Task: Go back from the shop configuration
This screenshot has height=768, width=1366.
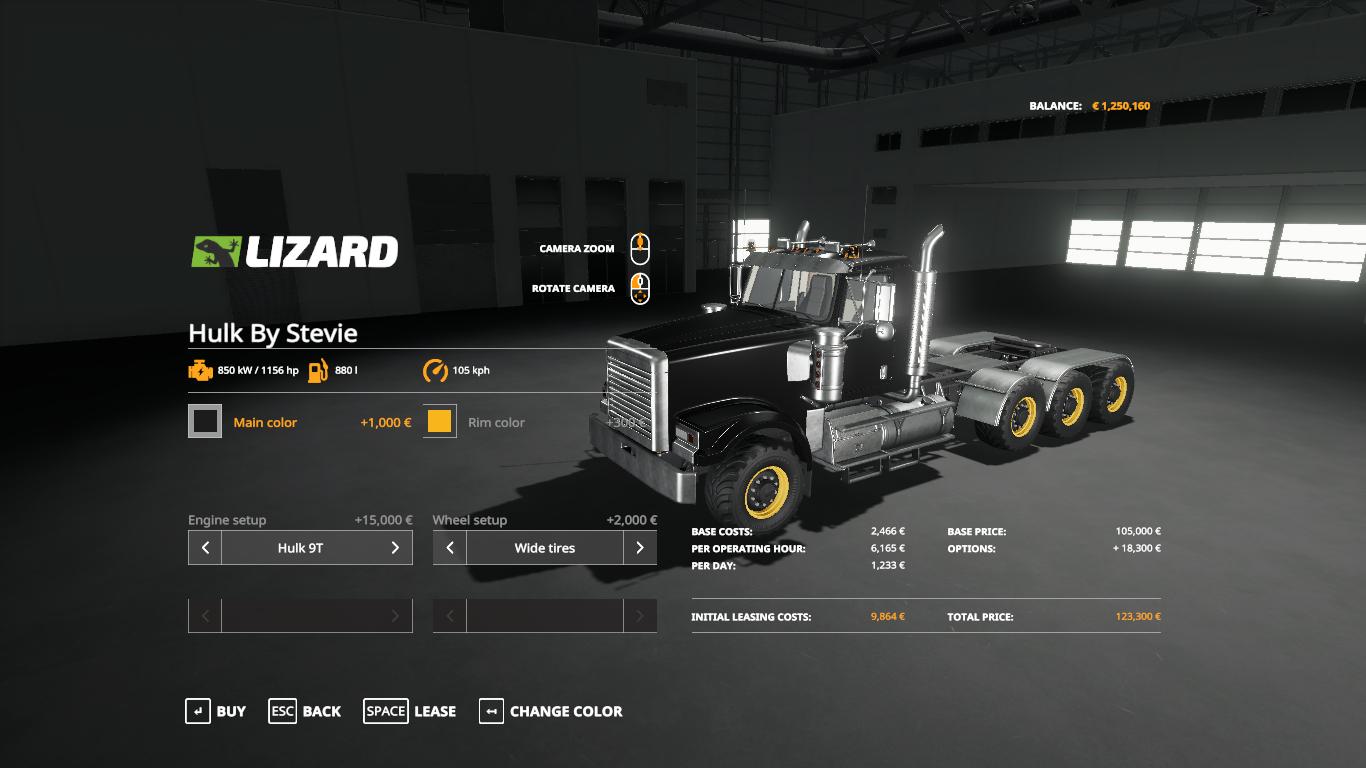Action: (304, 711)
